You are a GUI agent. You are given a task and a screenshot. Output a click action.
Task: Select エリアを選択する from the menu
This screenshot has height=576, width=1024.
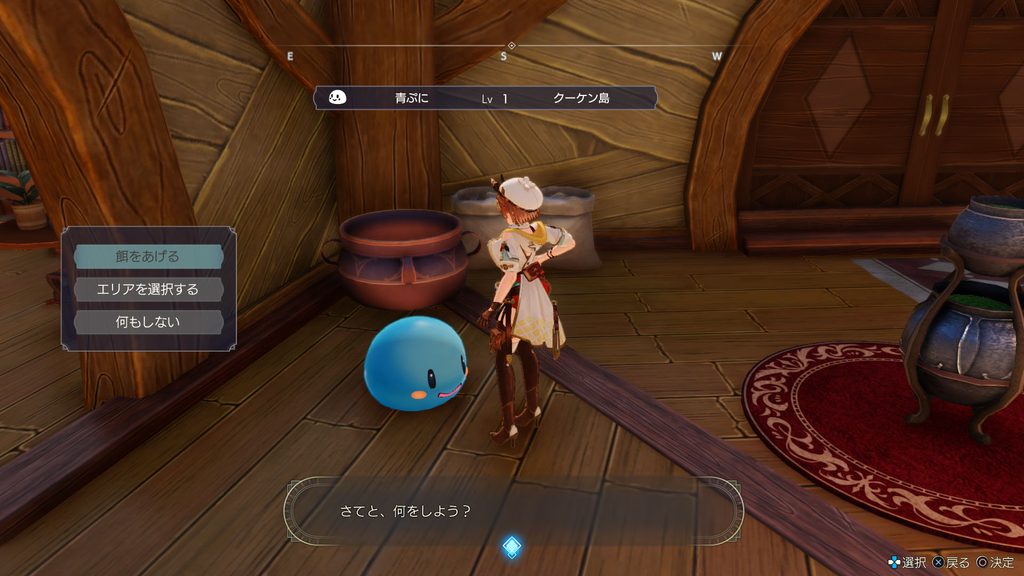tap(148, 289)
